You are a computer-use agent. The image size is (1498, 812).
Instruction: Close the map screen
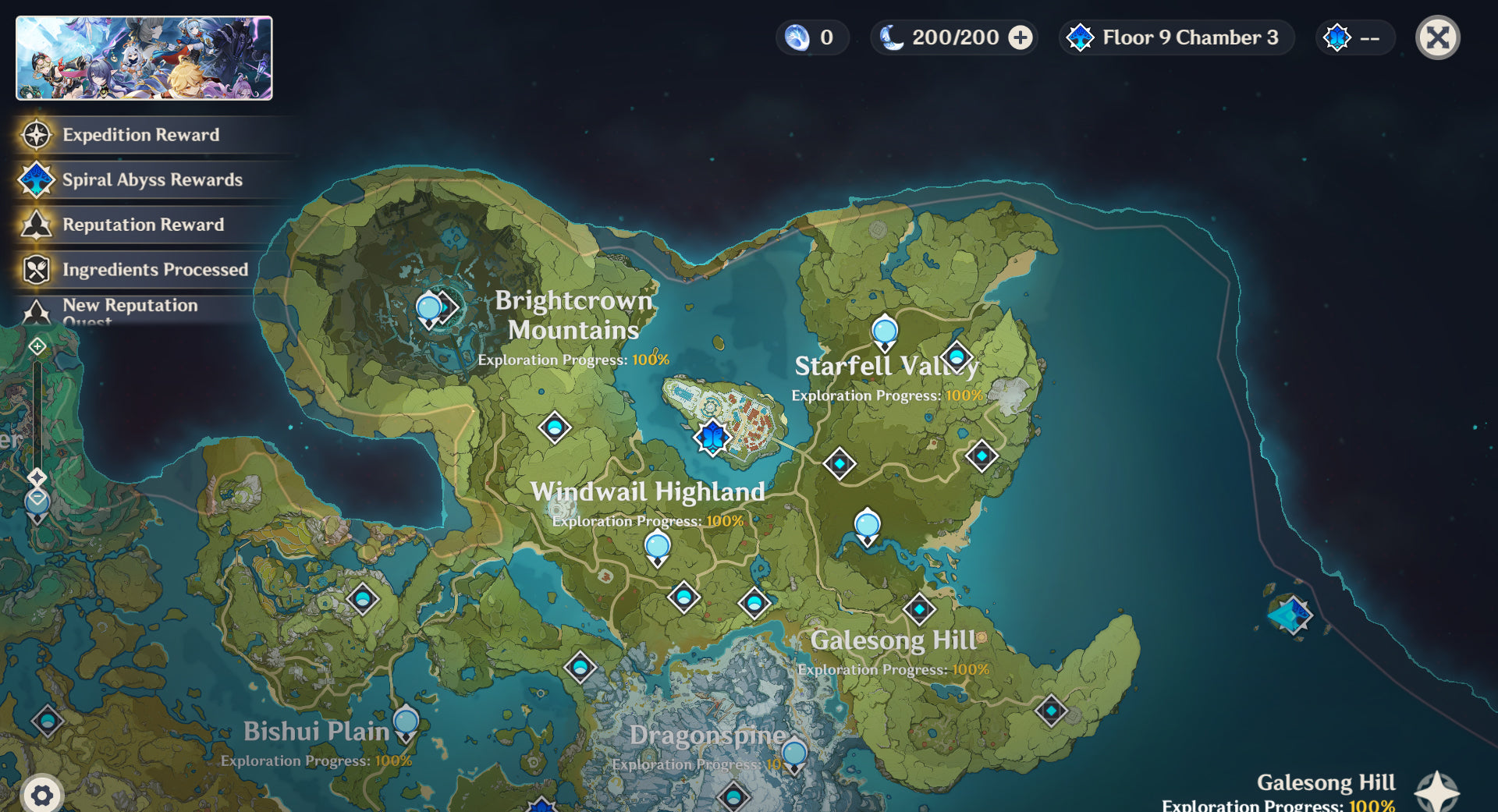[1437, 37]
